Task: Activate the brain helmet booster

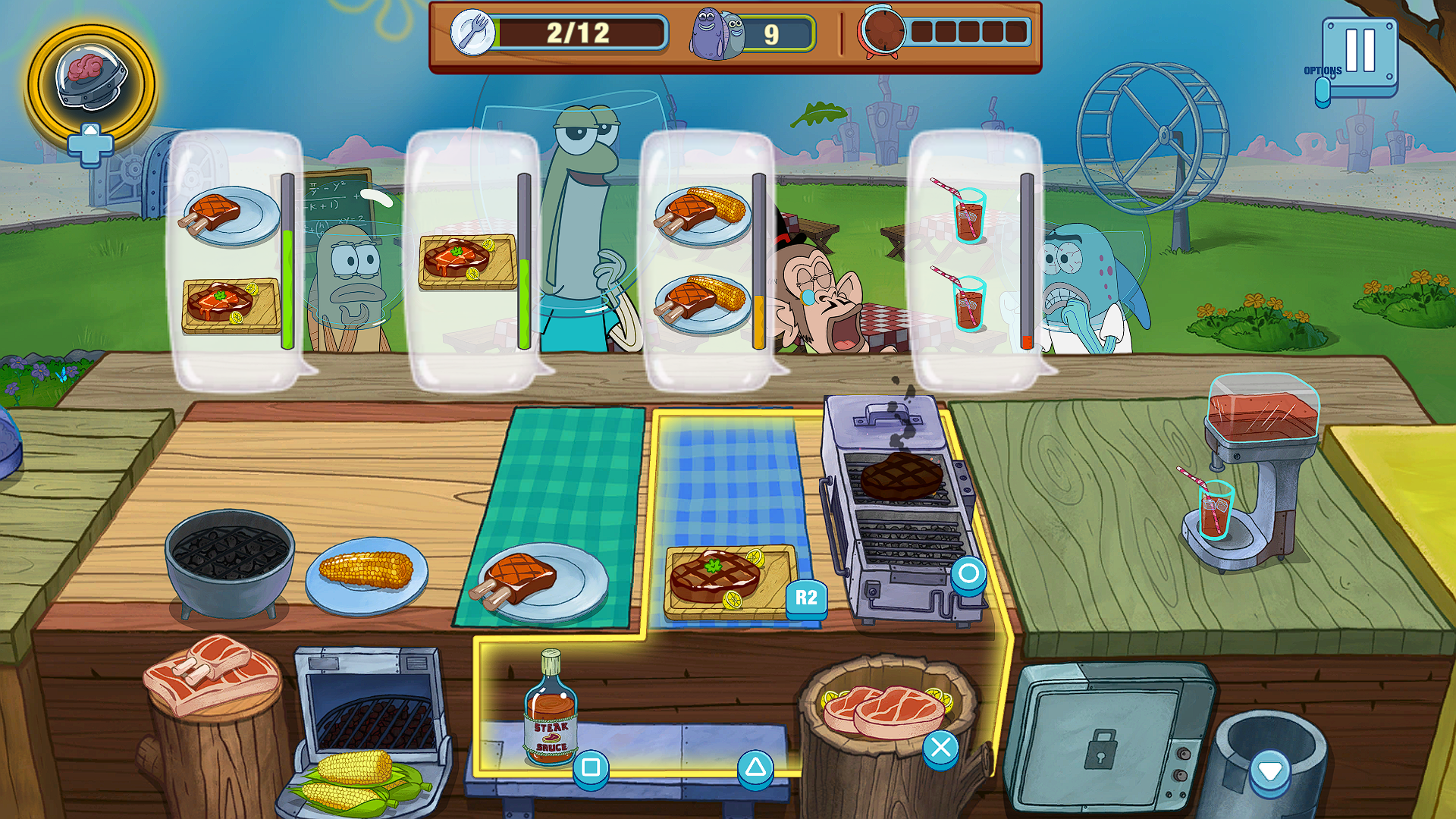Action: (x=91, y=82)
